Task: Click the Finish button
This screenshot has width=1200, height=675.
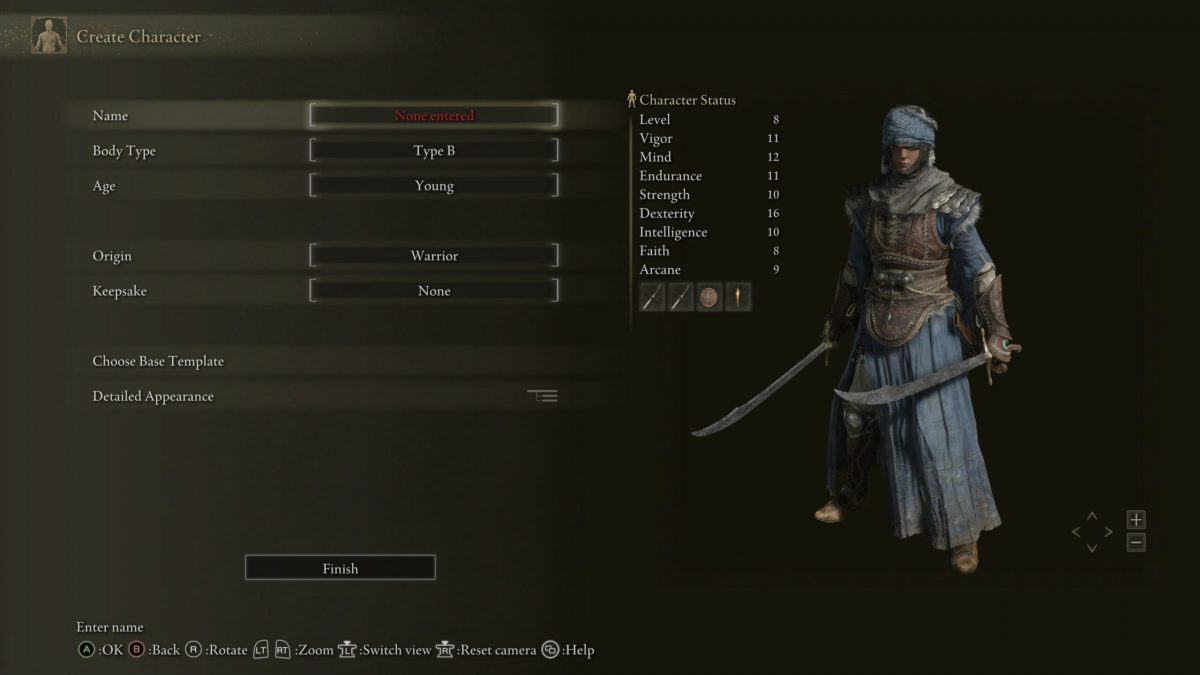Action: click(340, 568)
